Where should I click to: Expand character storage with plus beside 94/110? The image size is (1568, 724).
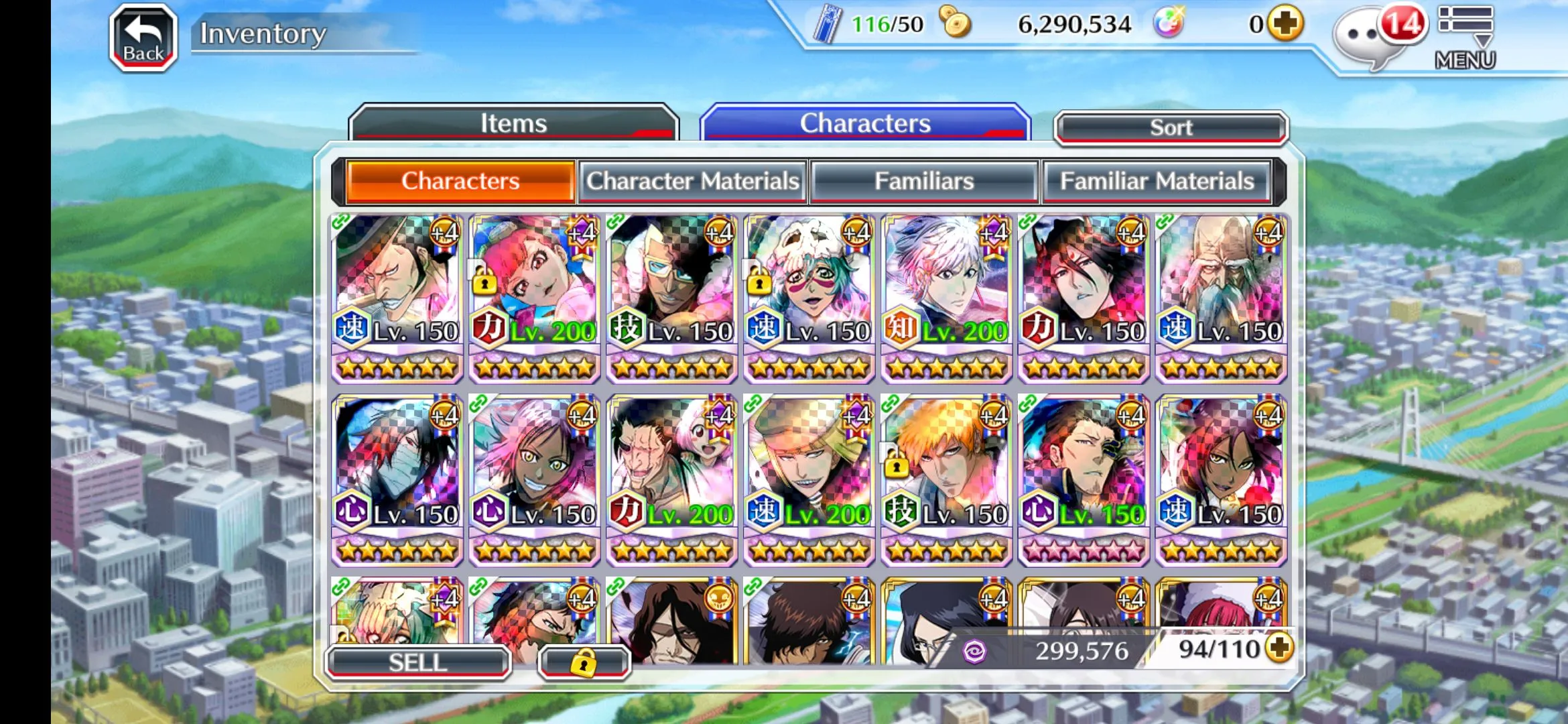1280,648
